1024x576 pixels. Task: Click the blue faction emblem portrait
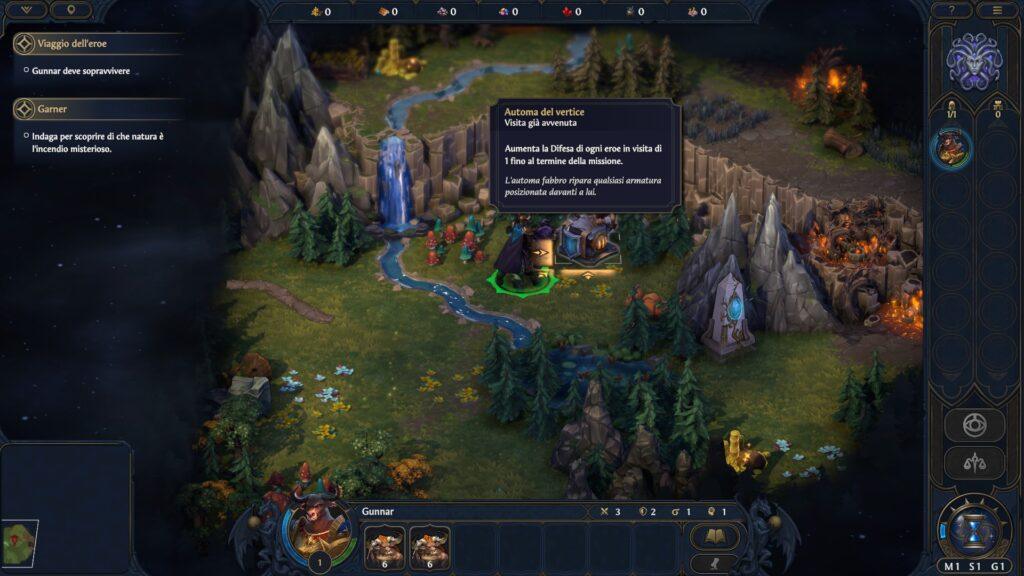click(974, 60)
